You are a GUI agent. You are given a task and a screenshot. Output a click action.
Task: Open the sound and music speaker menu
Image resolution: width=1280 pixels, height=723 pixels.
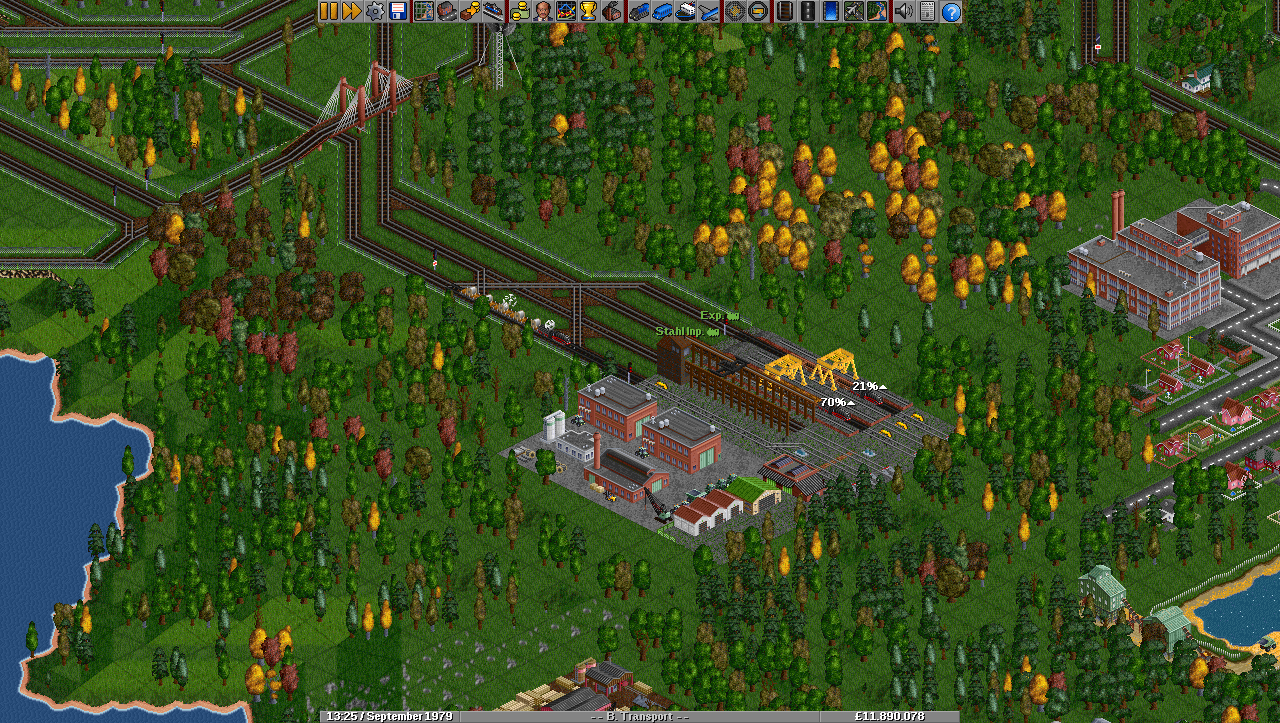tap(903, 11)
